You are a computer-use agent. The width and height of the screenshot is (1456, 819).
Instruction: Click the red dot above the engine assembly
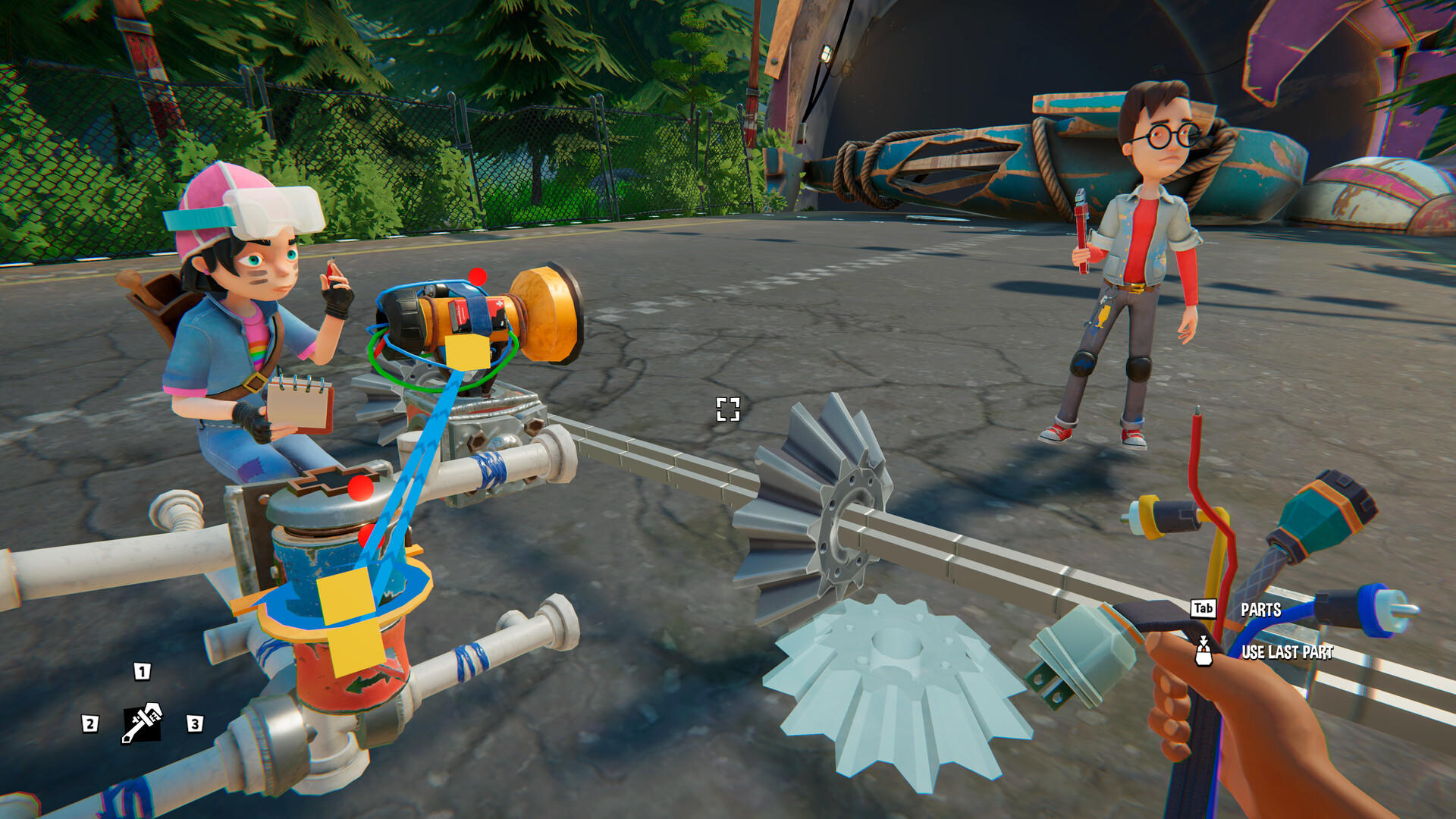[x=476, y=278]
